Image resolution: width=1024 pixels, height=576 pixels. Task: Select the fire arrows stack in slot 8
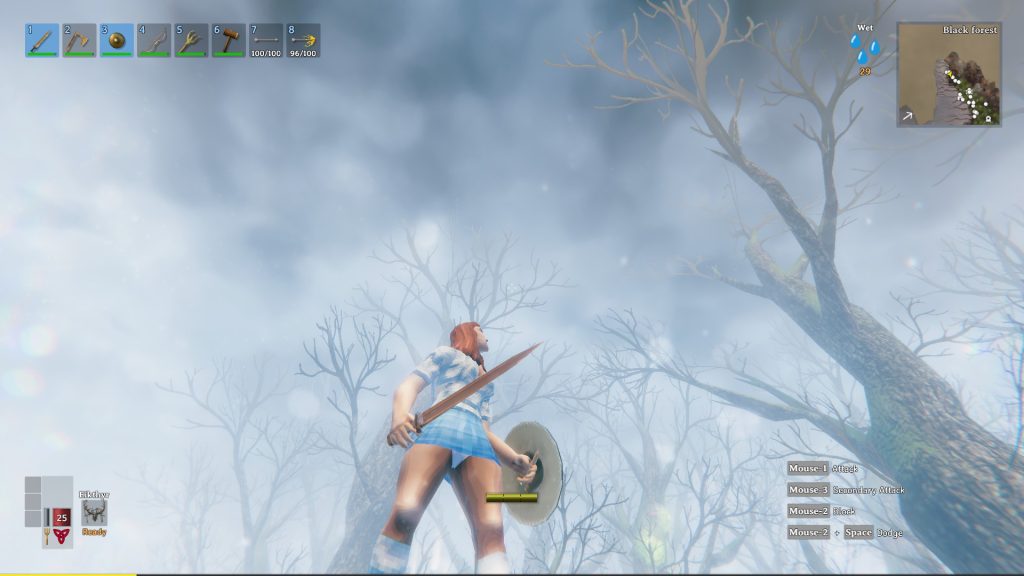pos(304,40)
